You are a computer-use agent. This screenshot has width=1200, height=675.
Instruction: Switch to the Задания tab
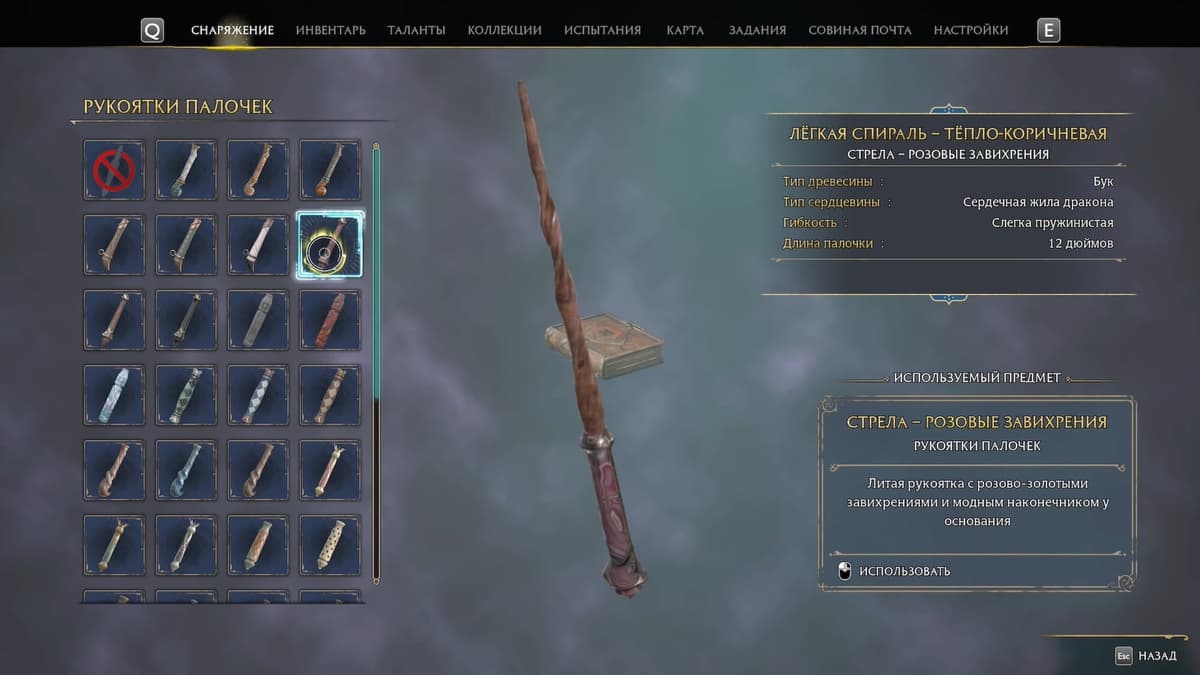point(757,30)
